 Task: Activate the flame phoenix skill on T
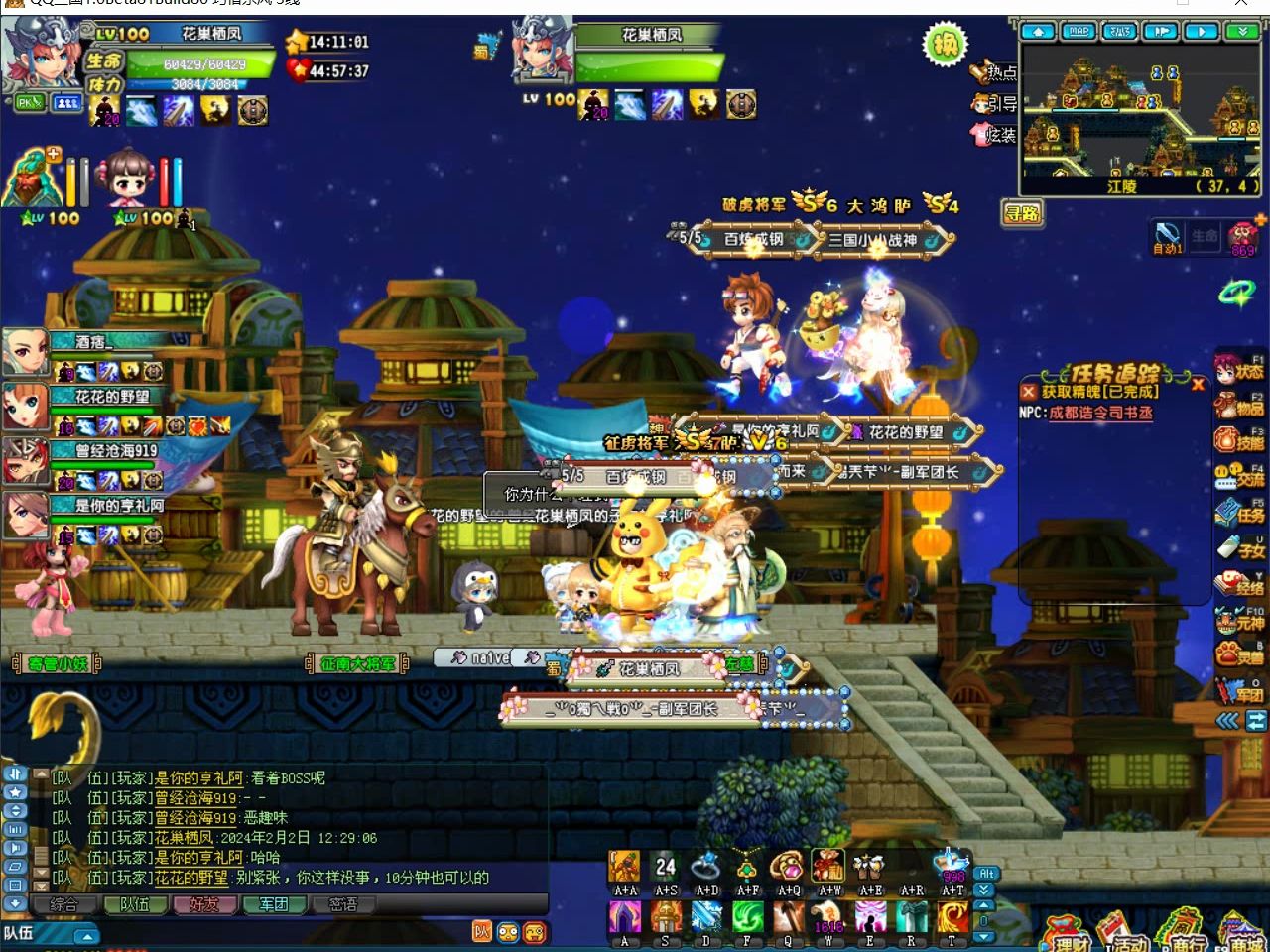click(952, 918)
